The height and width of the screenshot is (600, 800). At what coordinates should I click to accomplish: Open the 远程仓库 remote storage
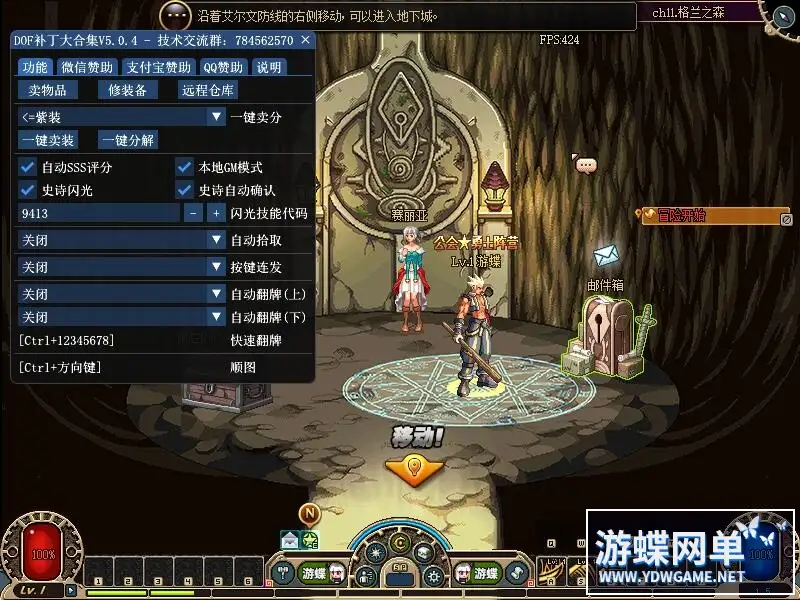click(x=208, y=90)
